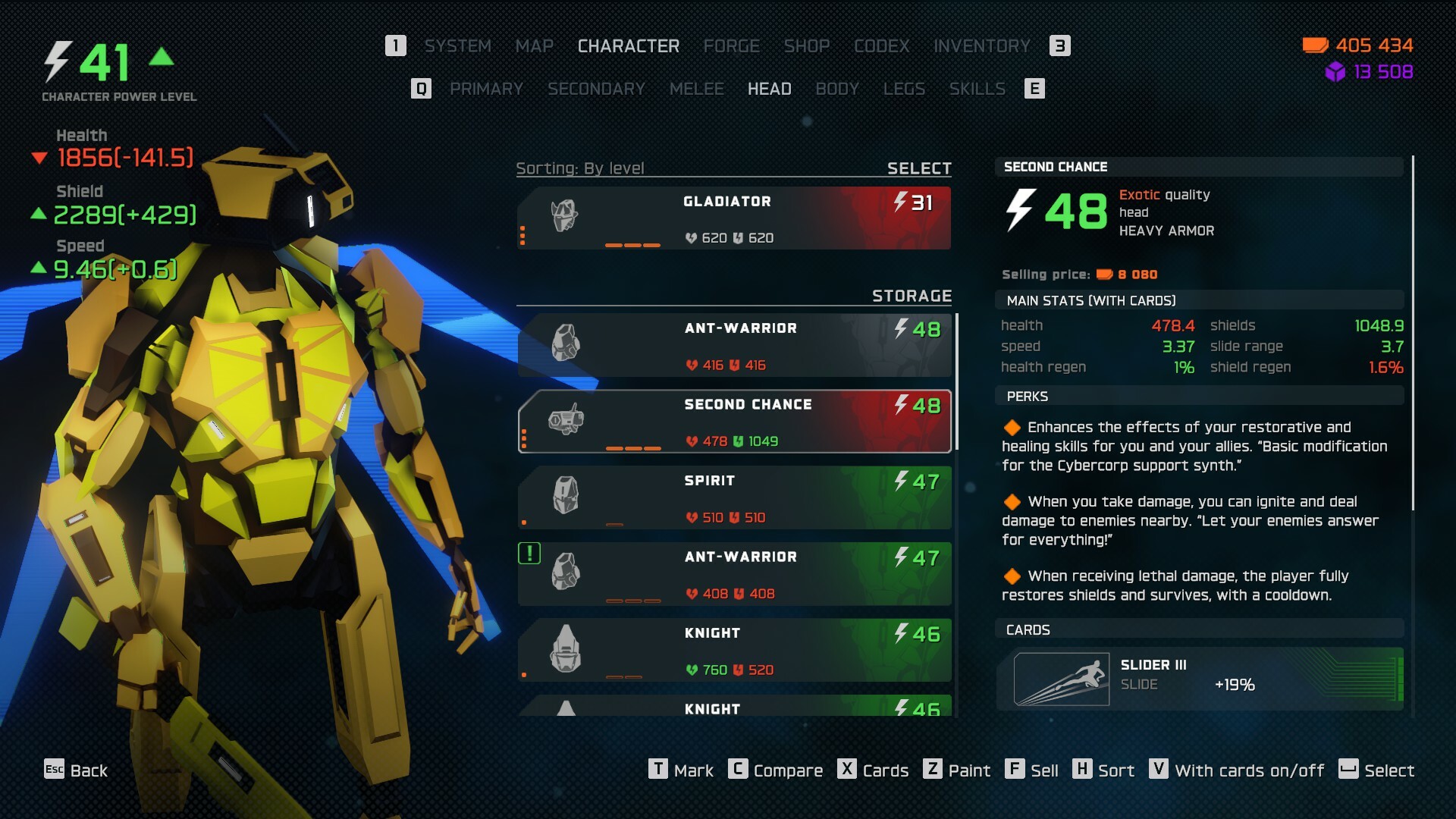Image resolution: width=1456 pixels, height=819 pixels.
Task: Go Back from the character screen
Action: point(76,770)
